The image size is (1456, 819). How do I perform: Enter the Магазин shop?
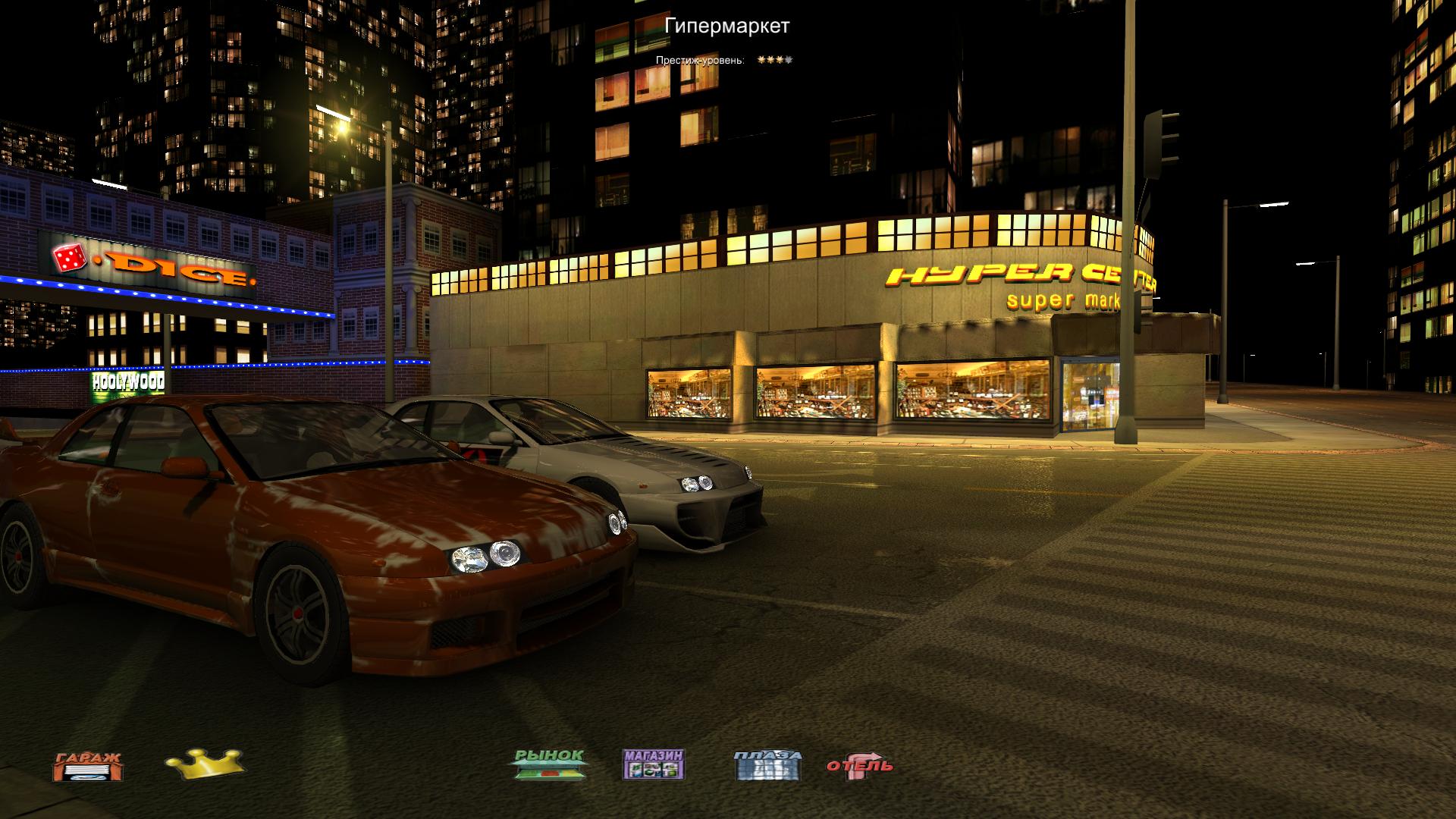point(654,764)
